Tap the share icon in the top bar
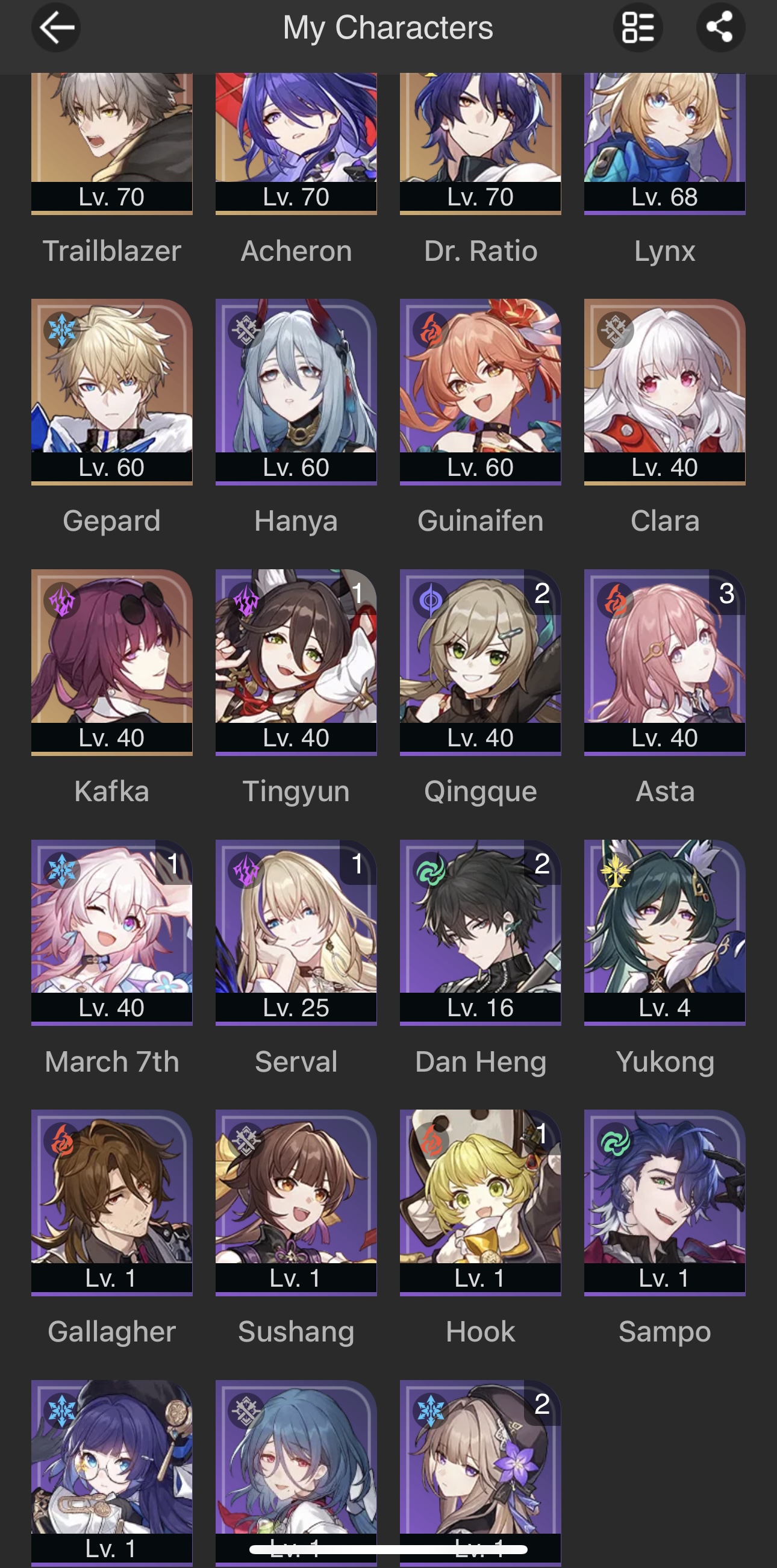777x1568 pixels. pyautogui.click(x=720, y=27)
